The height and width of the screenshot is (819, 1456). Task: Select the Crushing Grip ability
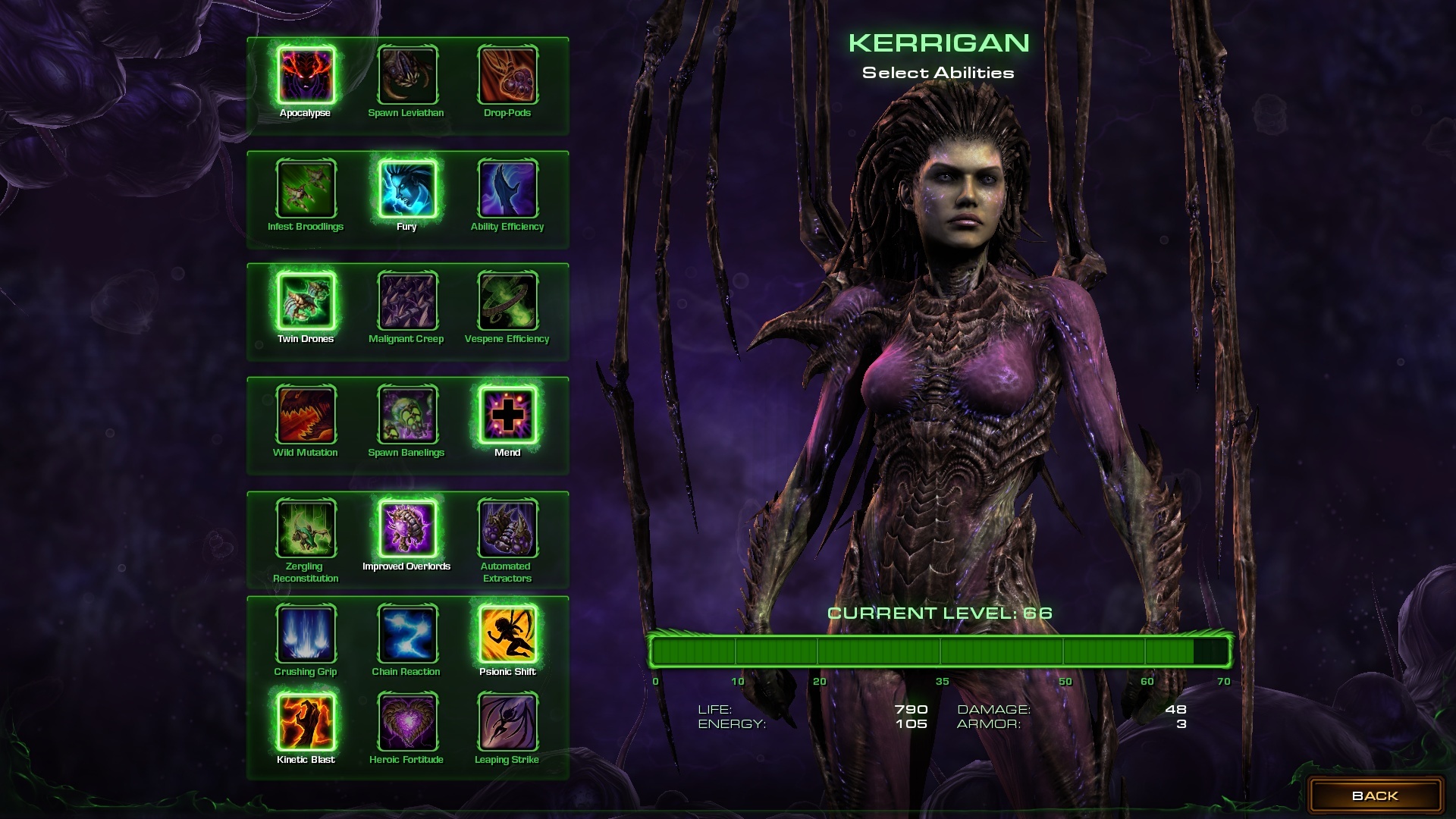coord(306,634)
